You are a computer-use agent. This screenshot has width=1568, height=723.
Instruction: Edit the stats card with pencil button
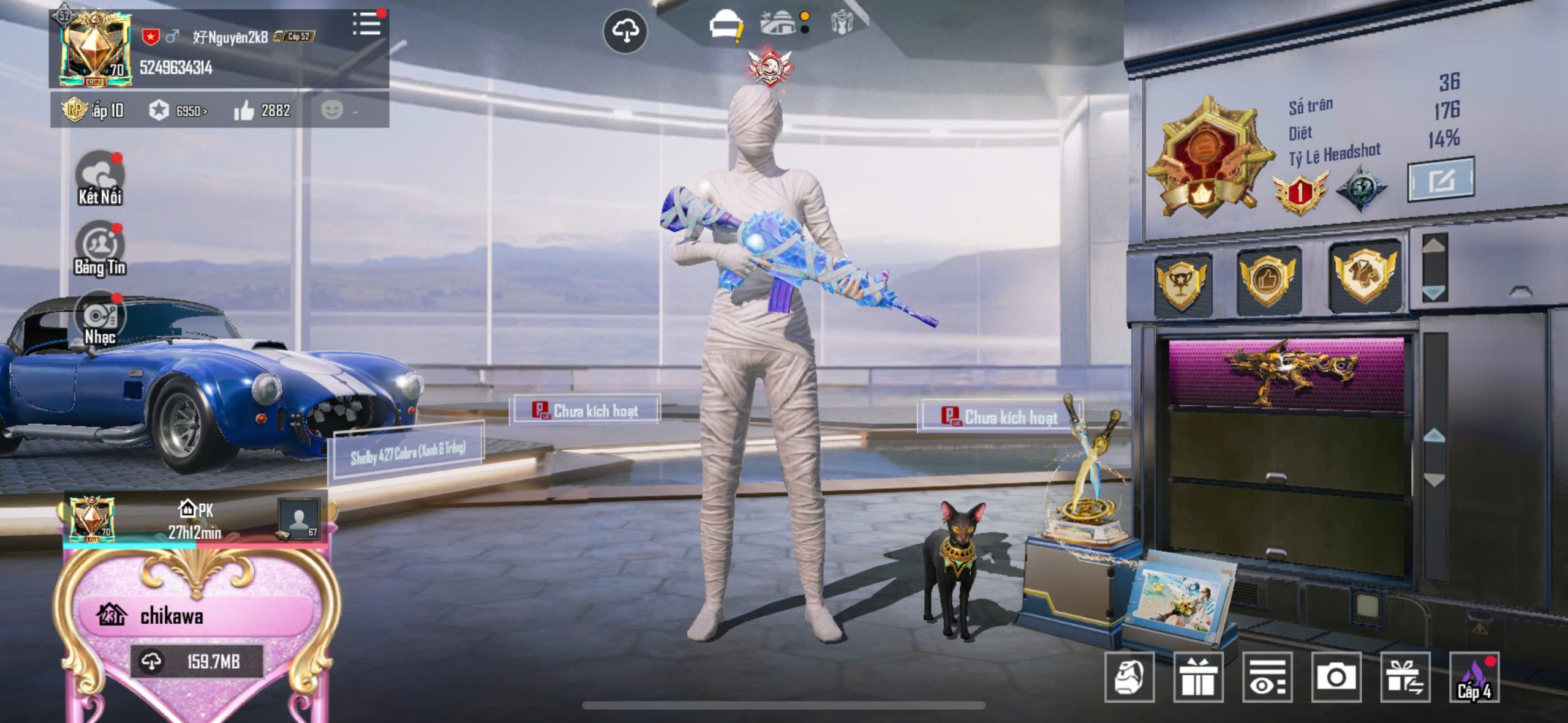click(x=1441, y=180)
